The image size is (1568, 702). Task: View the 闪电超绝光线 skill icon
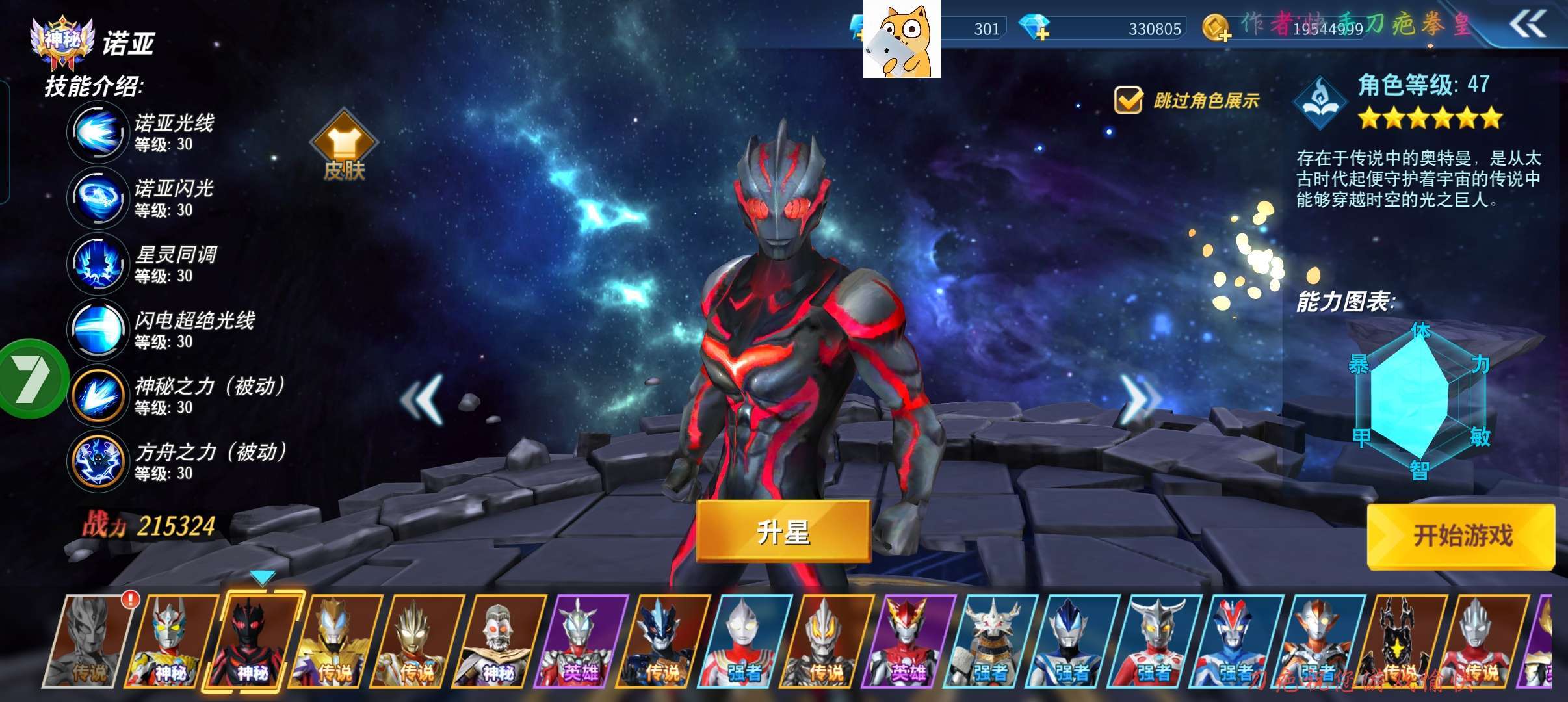coord(98,330)
